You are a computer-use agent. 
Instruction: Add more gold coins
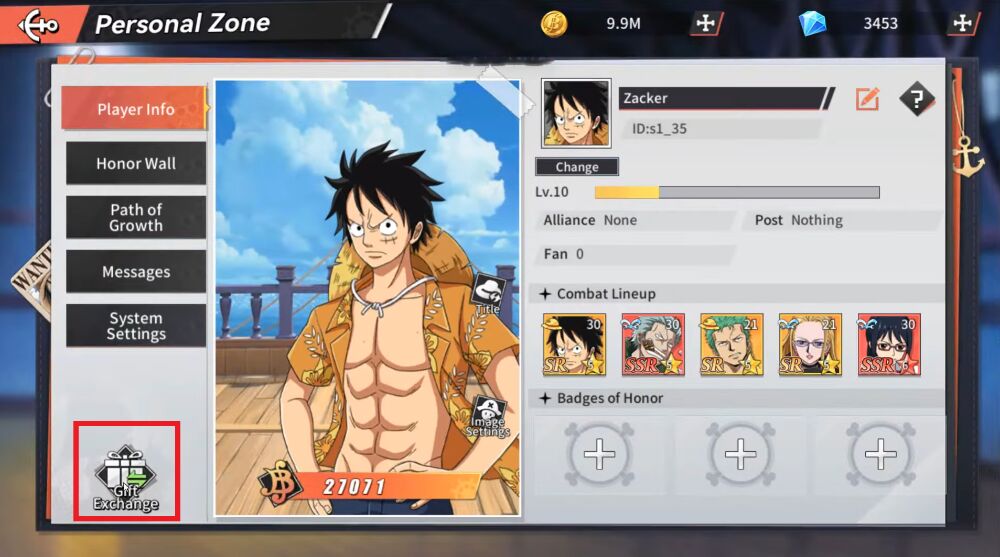tap(705, 23)
